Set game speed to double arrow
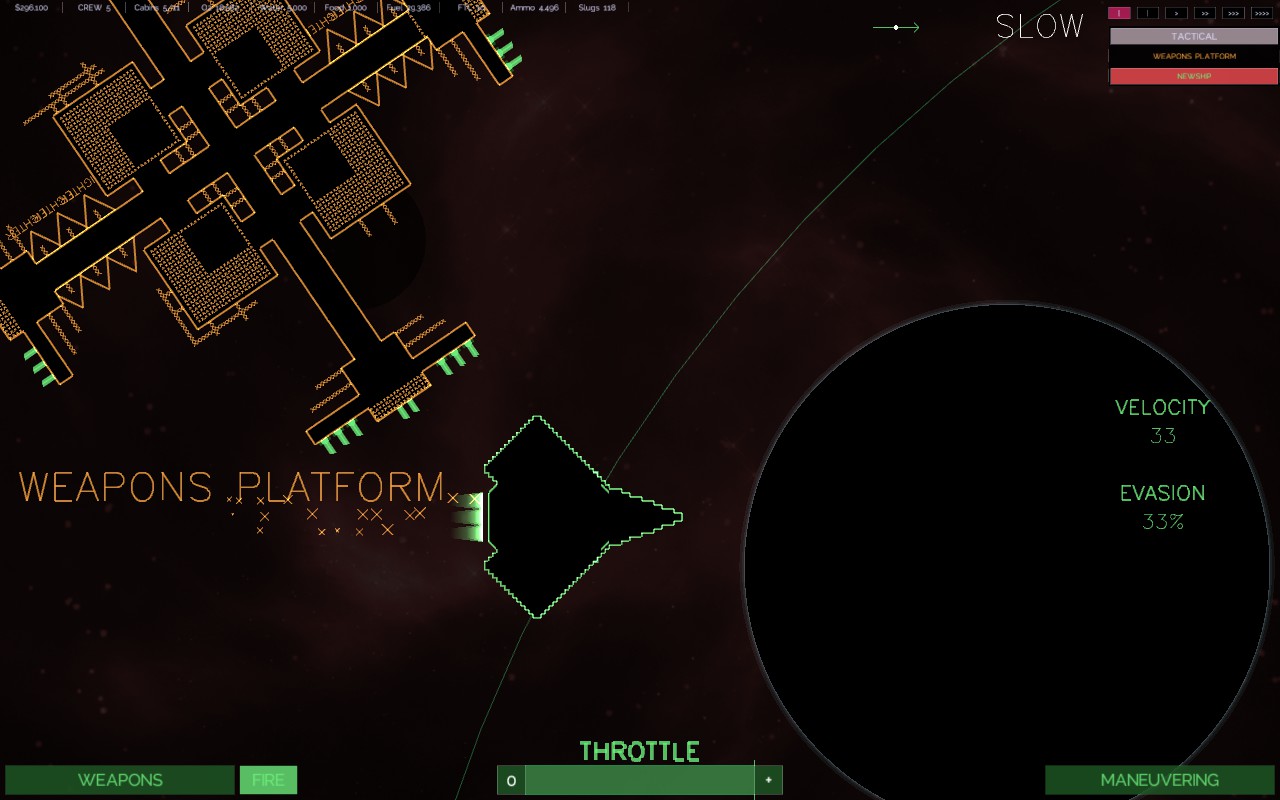 point(1205,13)
